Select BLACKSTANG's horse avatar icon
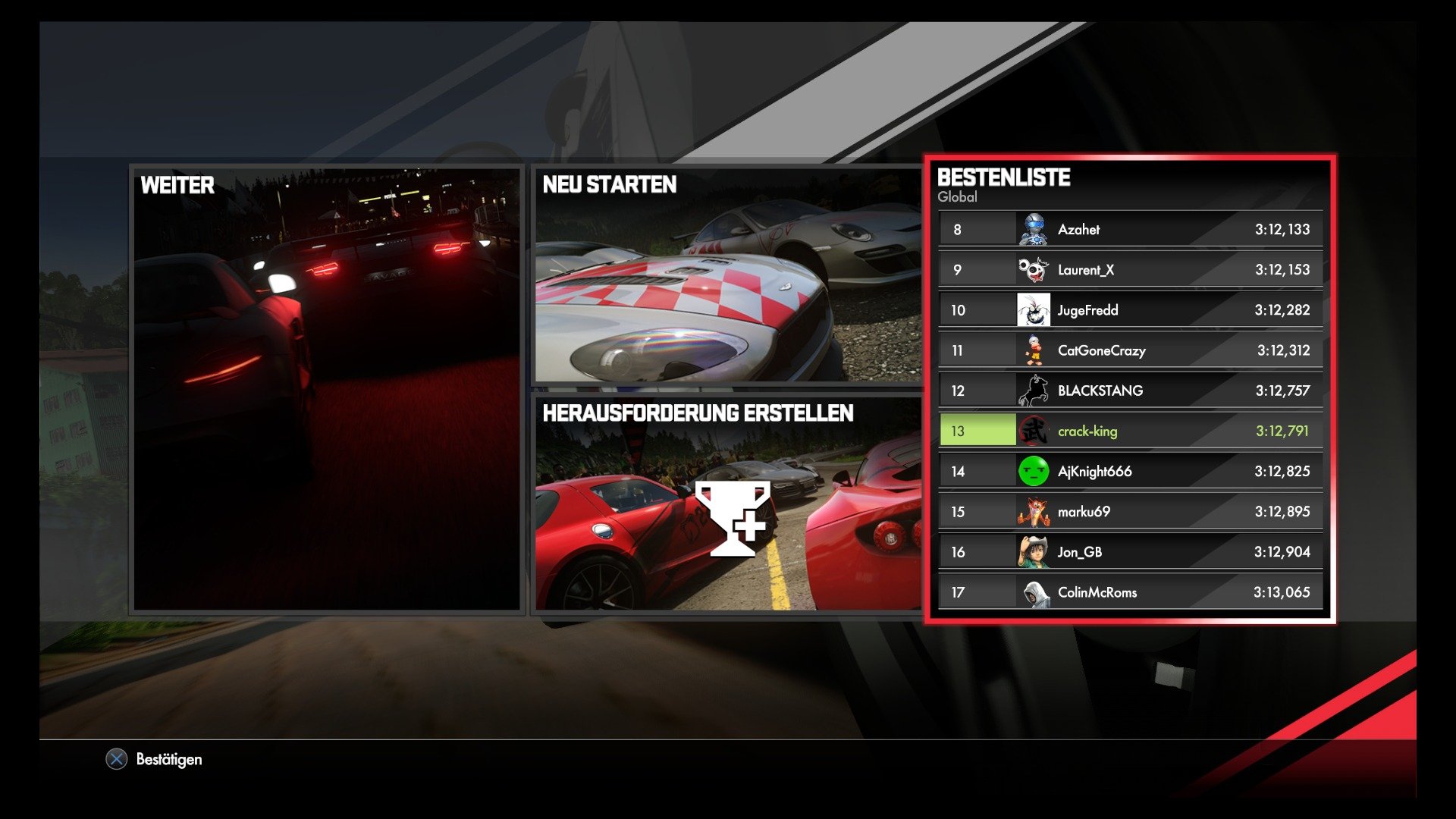This screenshot has width=1456, height=819. pyautogui.click(x=1033, y=390)
